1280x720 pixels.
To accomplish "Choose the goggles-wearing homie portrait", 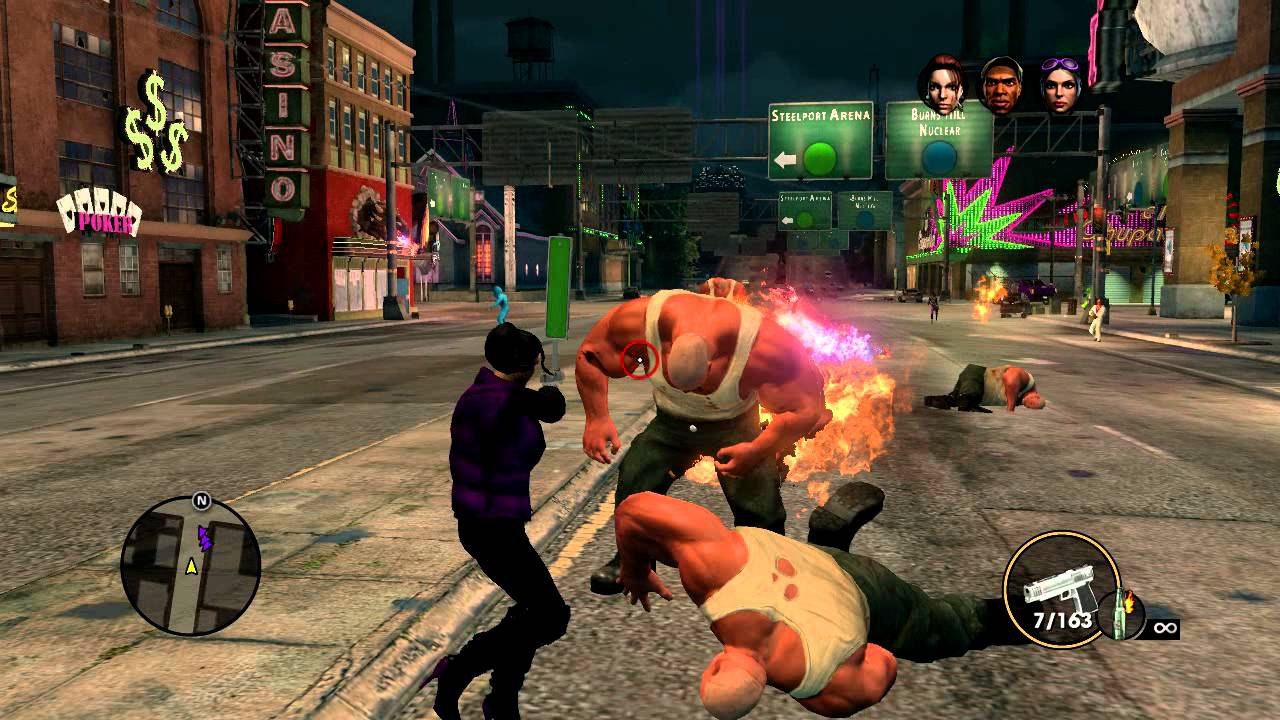I will (1061, 85).
